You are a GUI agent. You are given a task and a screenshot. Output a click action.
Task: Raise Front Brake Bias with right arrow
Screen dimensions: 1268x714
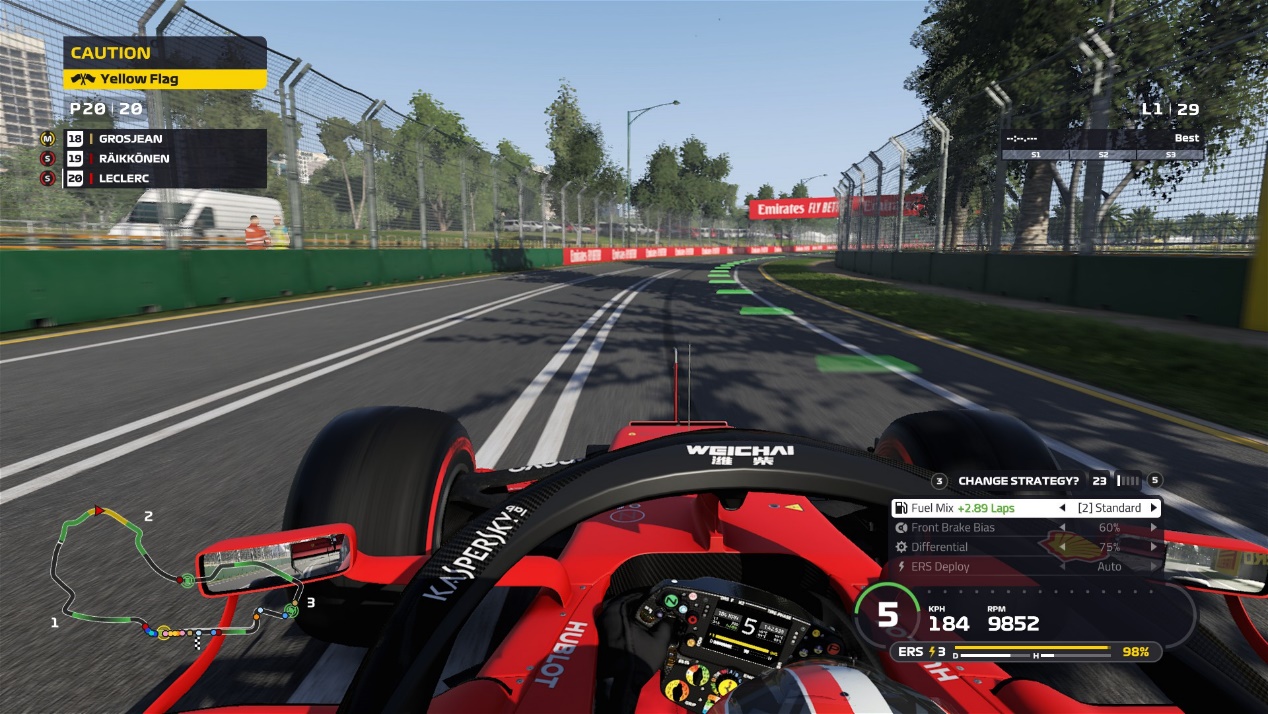(x=1153, y=528)
